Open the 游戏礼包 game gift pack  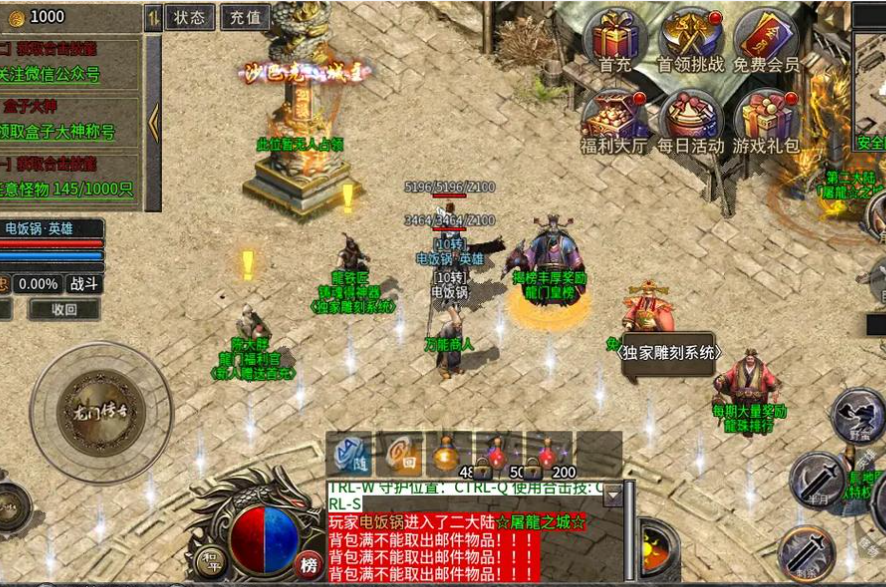point(766,120)
